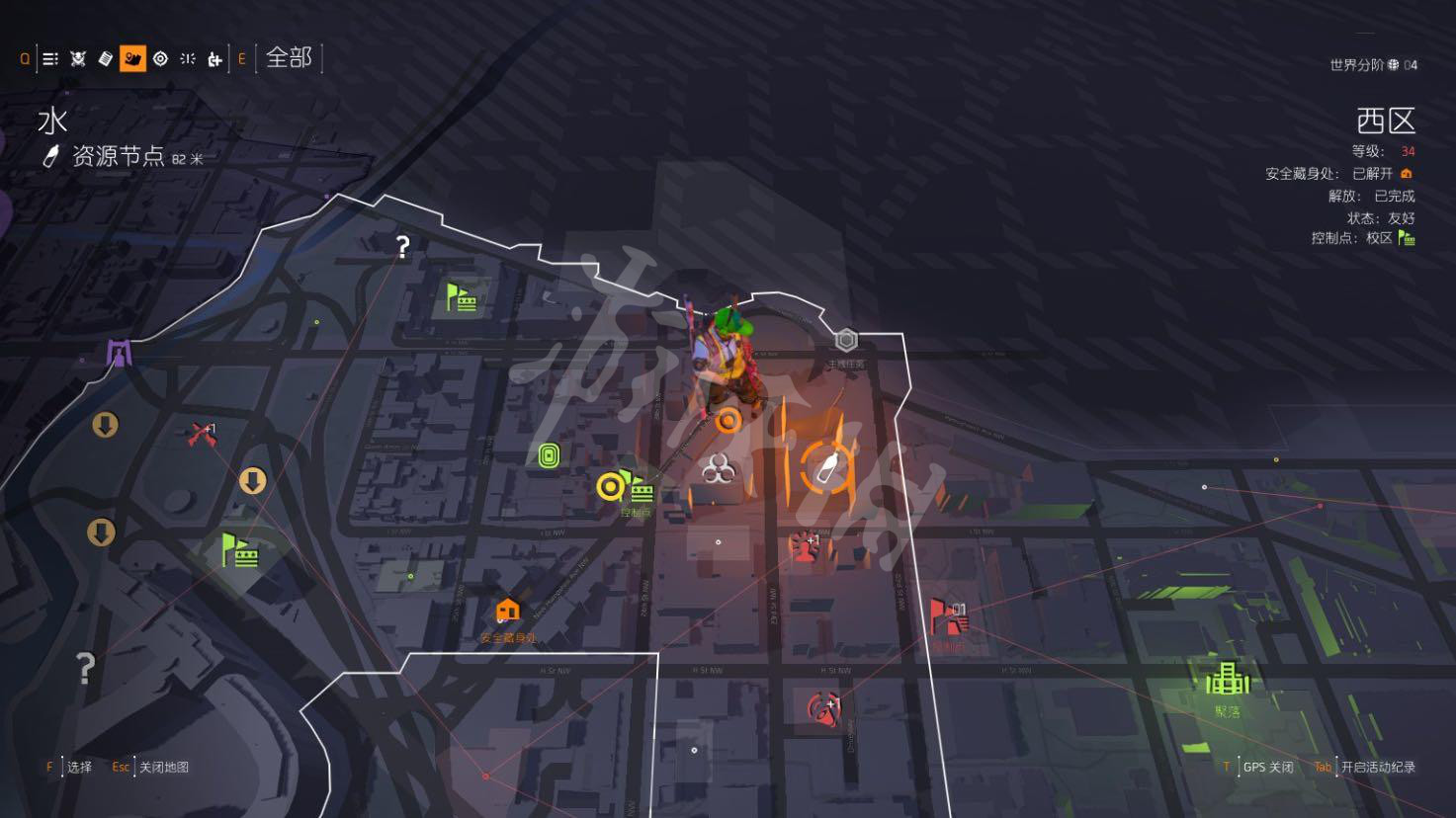The image size is (1456, 818).
Task: Select the burst-lines filter tab
Action: pos(188,59)
